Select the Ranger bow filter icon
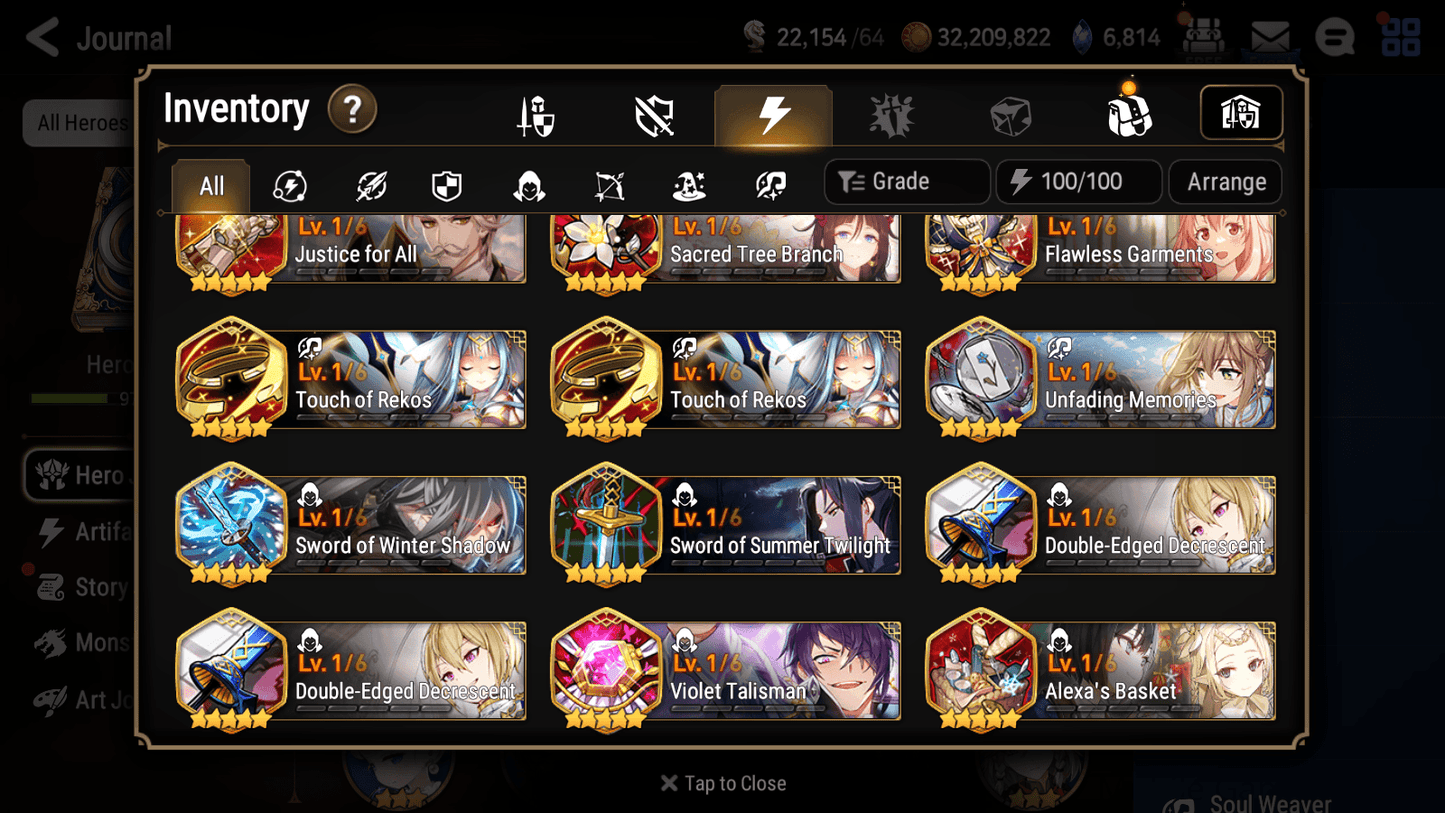 [608, 182]
